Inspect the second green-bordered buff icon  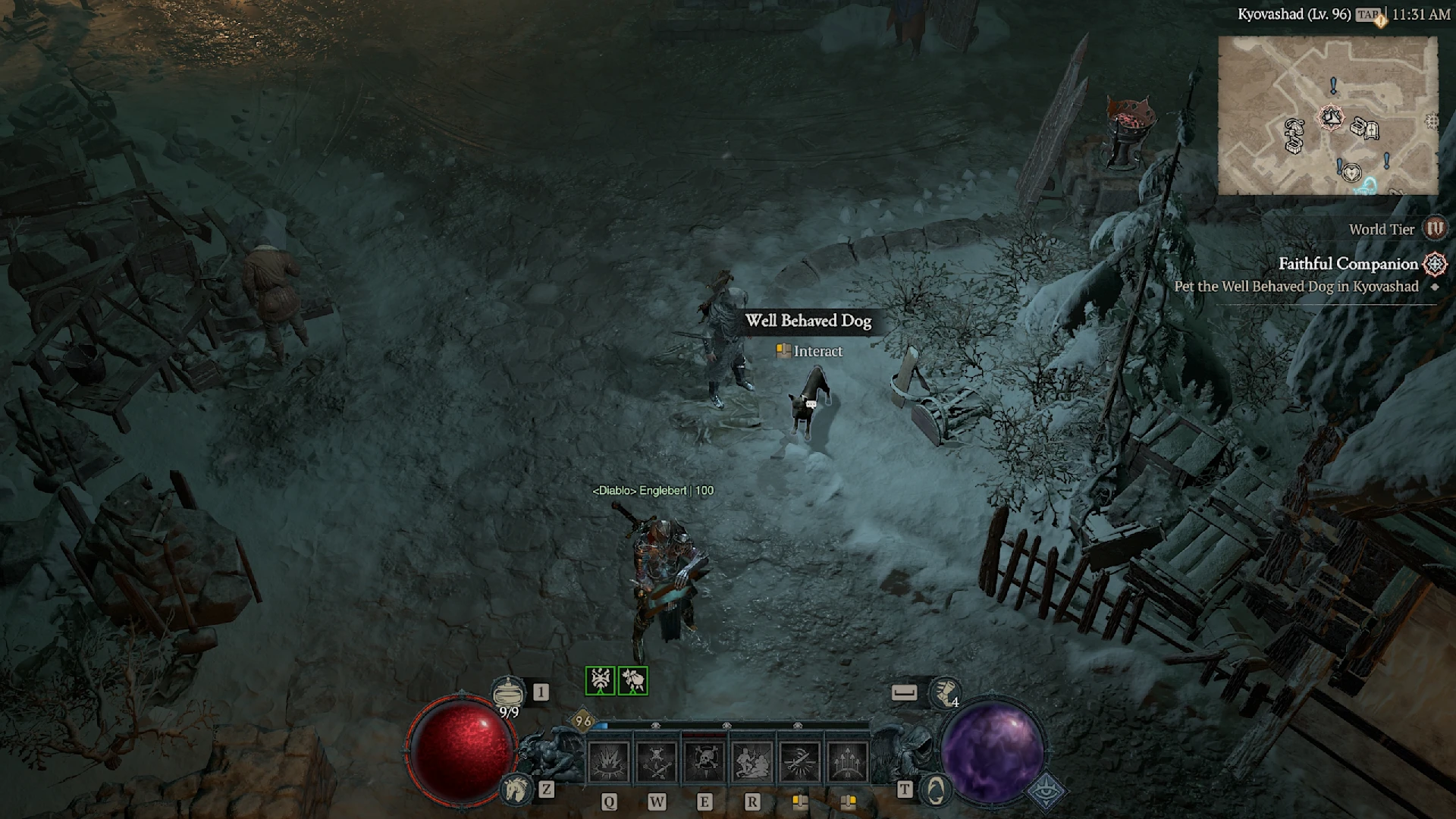(633, 680)
